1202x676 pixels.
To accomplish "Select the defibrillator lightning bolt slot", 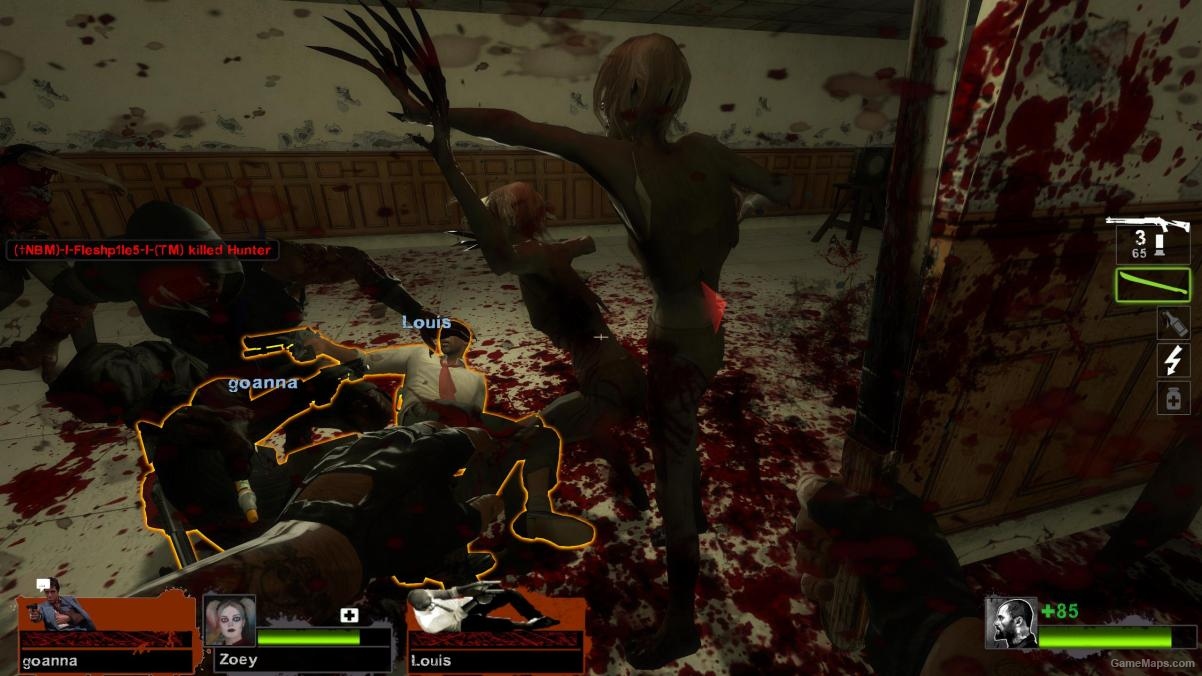I will coord(1172,360).
